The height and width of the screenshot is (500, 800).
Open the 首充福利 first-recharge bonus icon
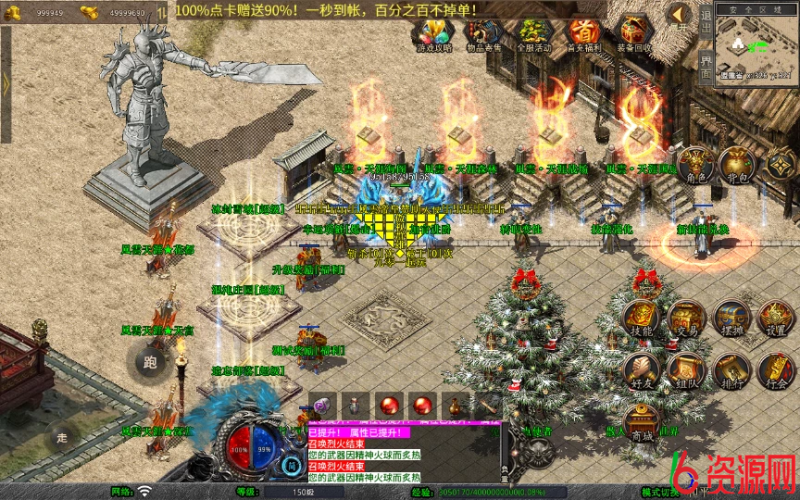583,34
